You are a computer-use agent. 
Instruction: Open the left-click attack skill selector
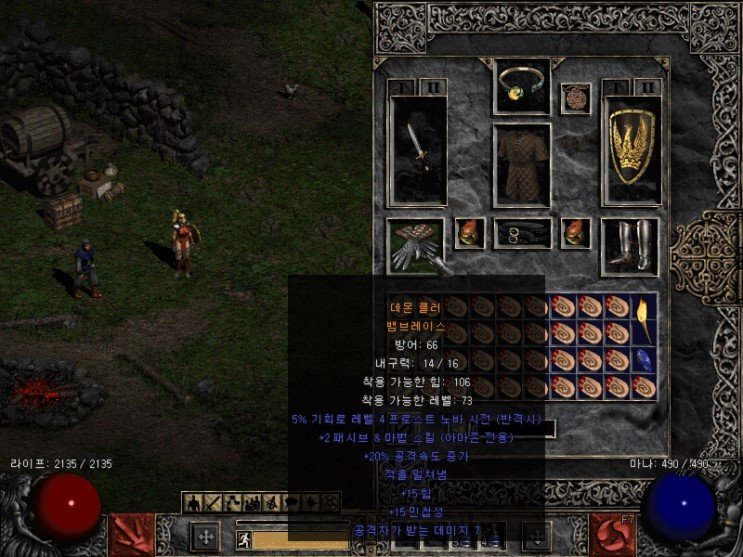click(x=132, y=531)
